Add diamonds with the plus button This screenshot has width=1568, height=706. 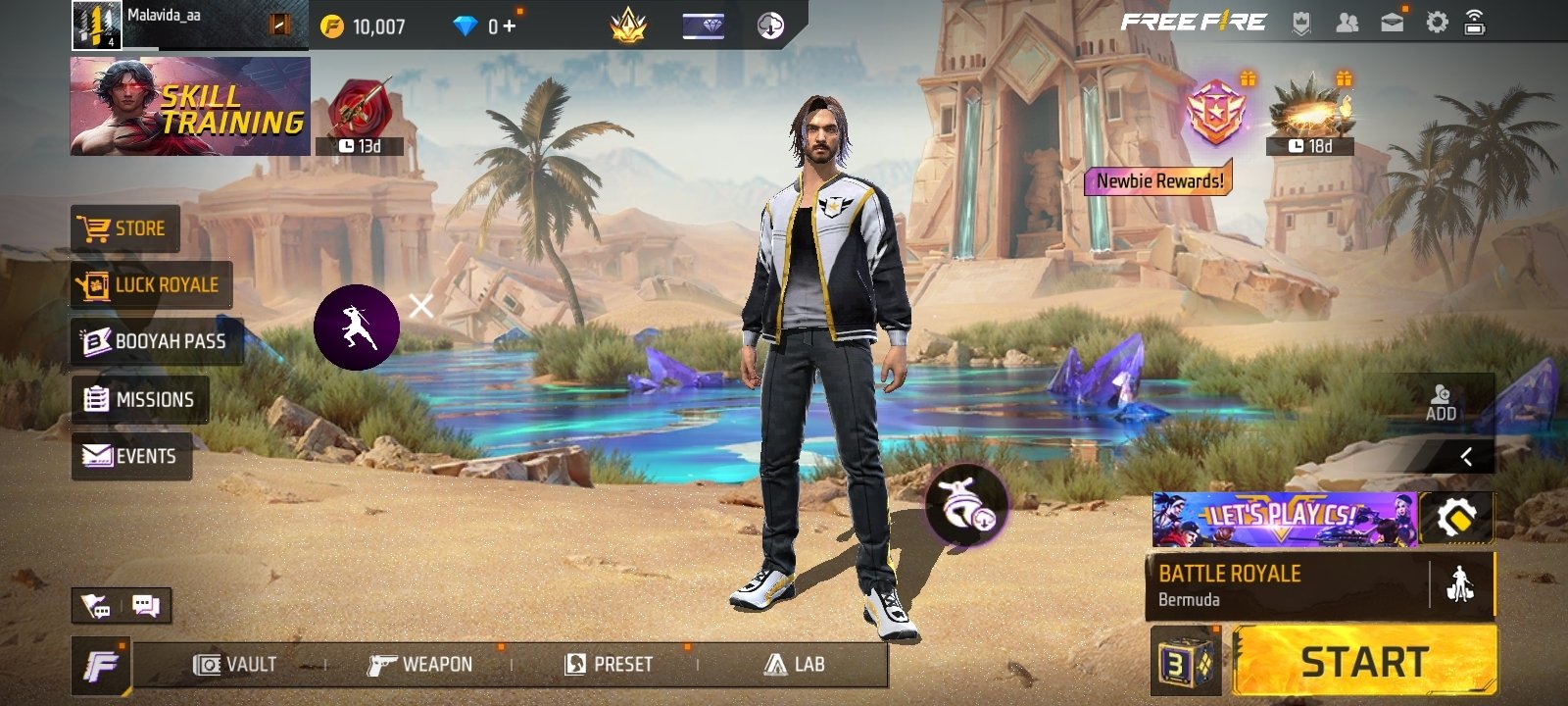tap(509, 26)
